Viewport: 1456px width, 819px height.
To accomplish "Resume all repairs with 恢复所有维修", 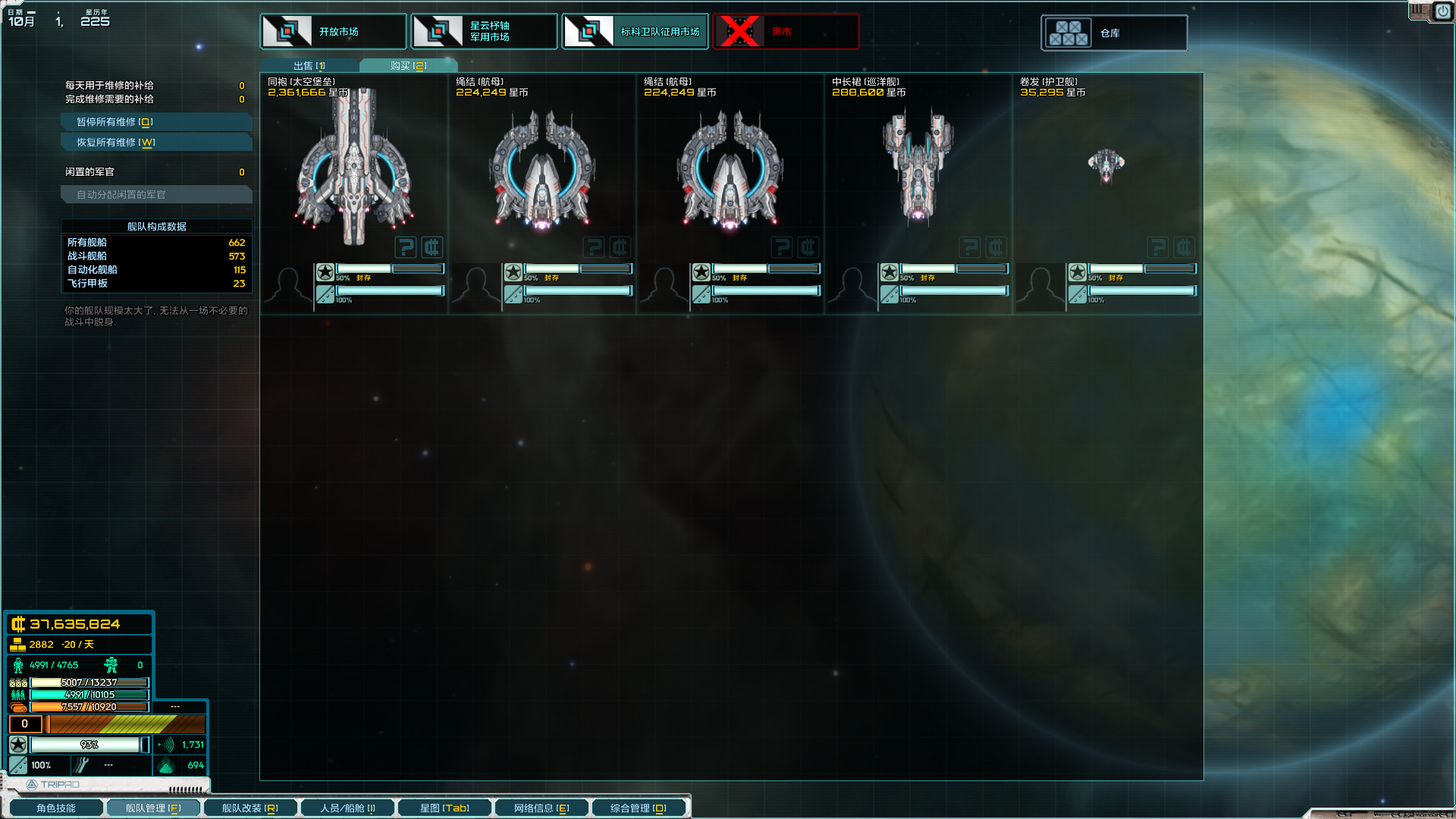I will (x=155, y=143).
